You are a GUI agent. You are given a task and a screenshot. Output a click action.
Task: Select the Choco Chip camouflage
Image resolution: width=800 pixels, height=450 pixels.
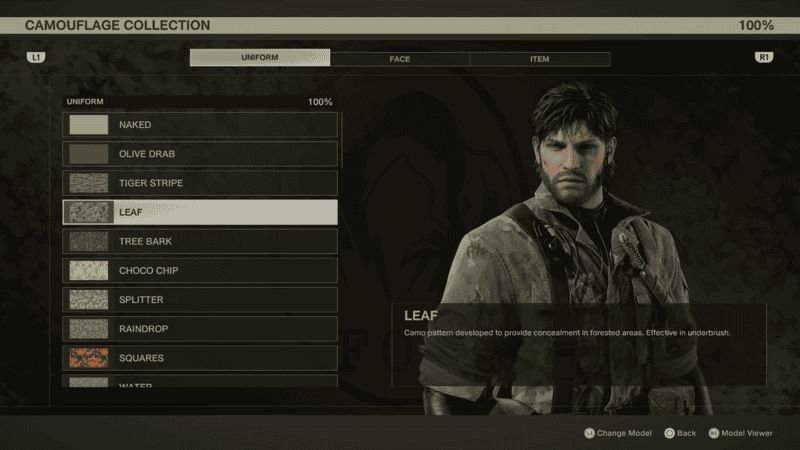pyautogui.click(x=200, y=270)
